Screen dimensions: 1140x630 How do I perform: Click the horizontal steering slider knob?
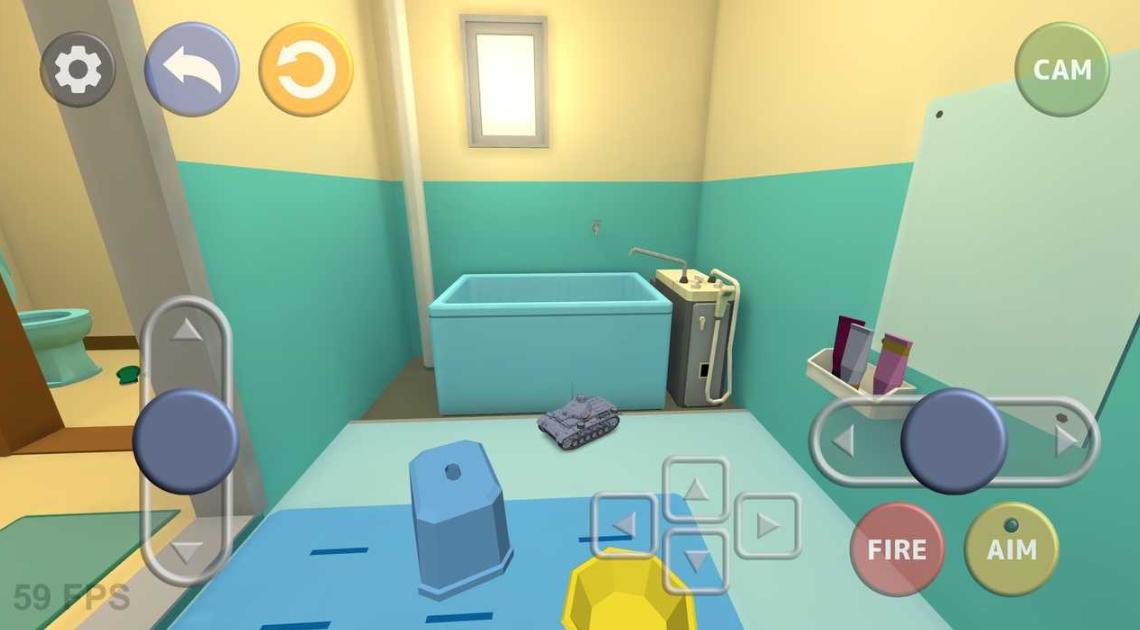click(953, 440)
